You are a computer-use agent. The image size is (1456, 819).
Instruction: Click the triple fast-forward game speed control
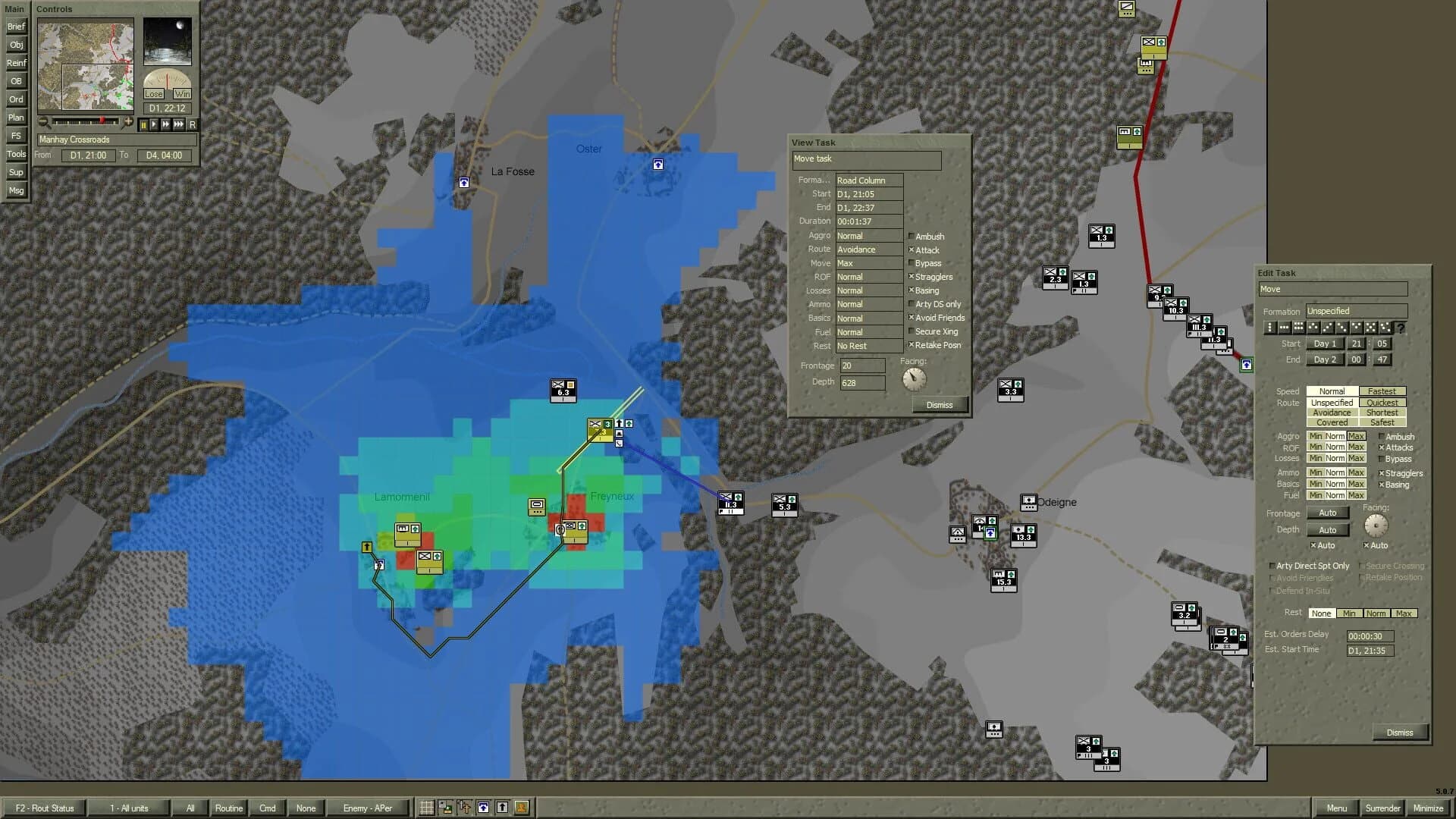pyautogui.click(x=178, y=125)
